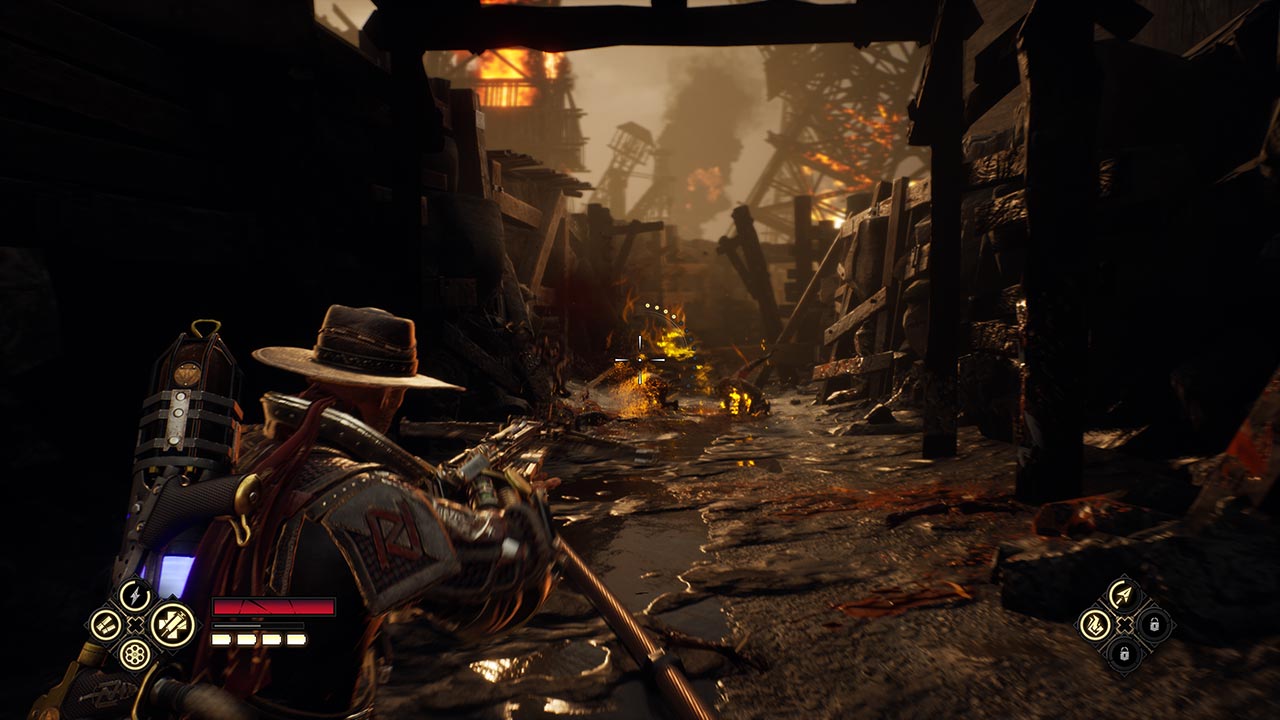This screenshot has height=720, width=1280.
Task: Activate the lightning bolt ability icon
Action: [x=134, y=595]
